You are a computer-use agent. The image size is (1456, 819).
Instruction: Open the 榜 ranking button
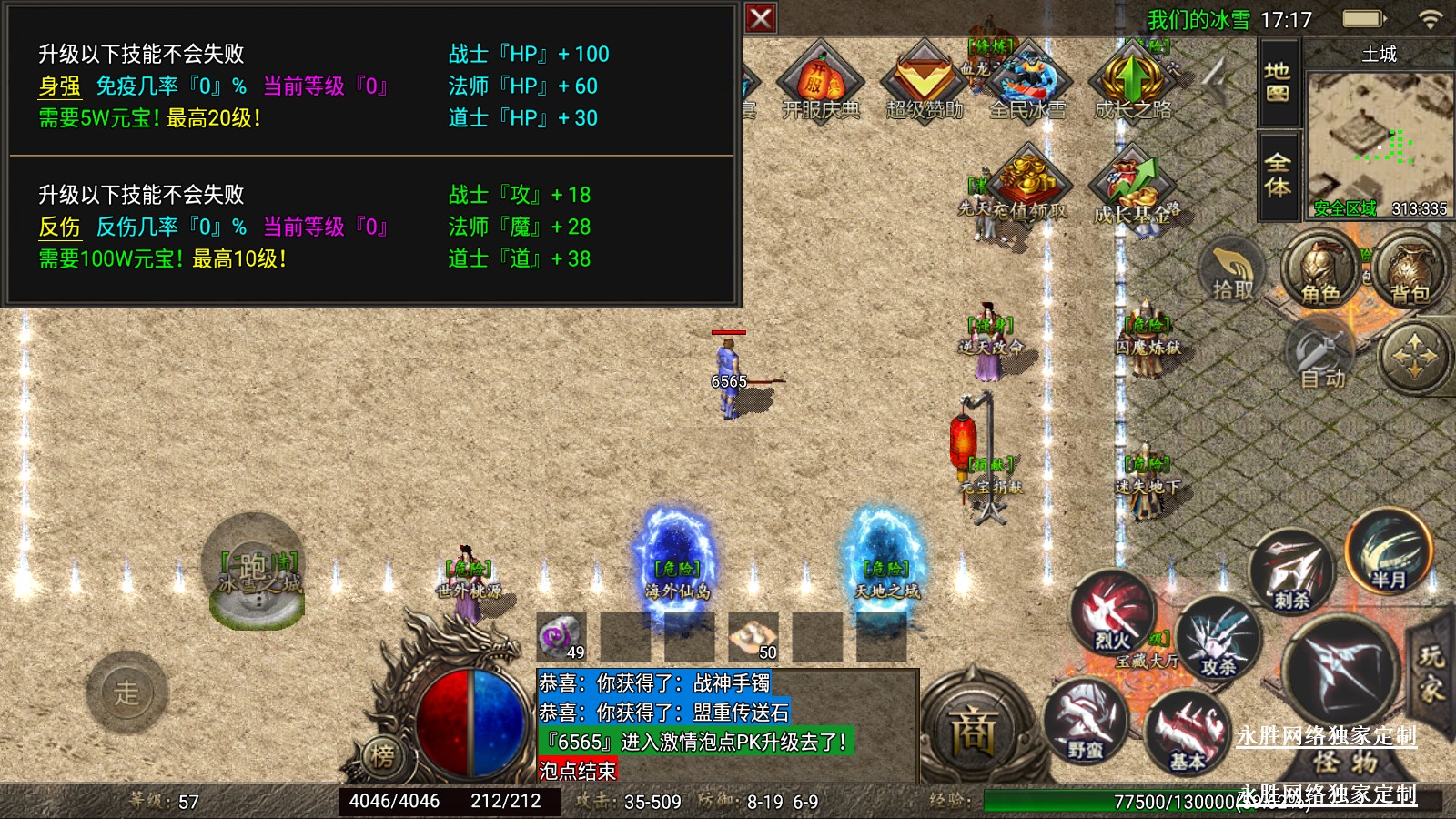pyautogui.click(x=383, y=755)
